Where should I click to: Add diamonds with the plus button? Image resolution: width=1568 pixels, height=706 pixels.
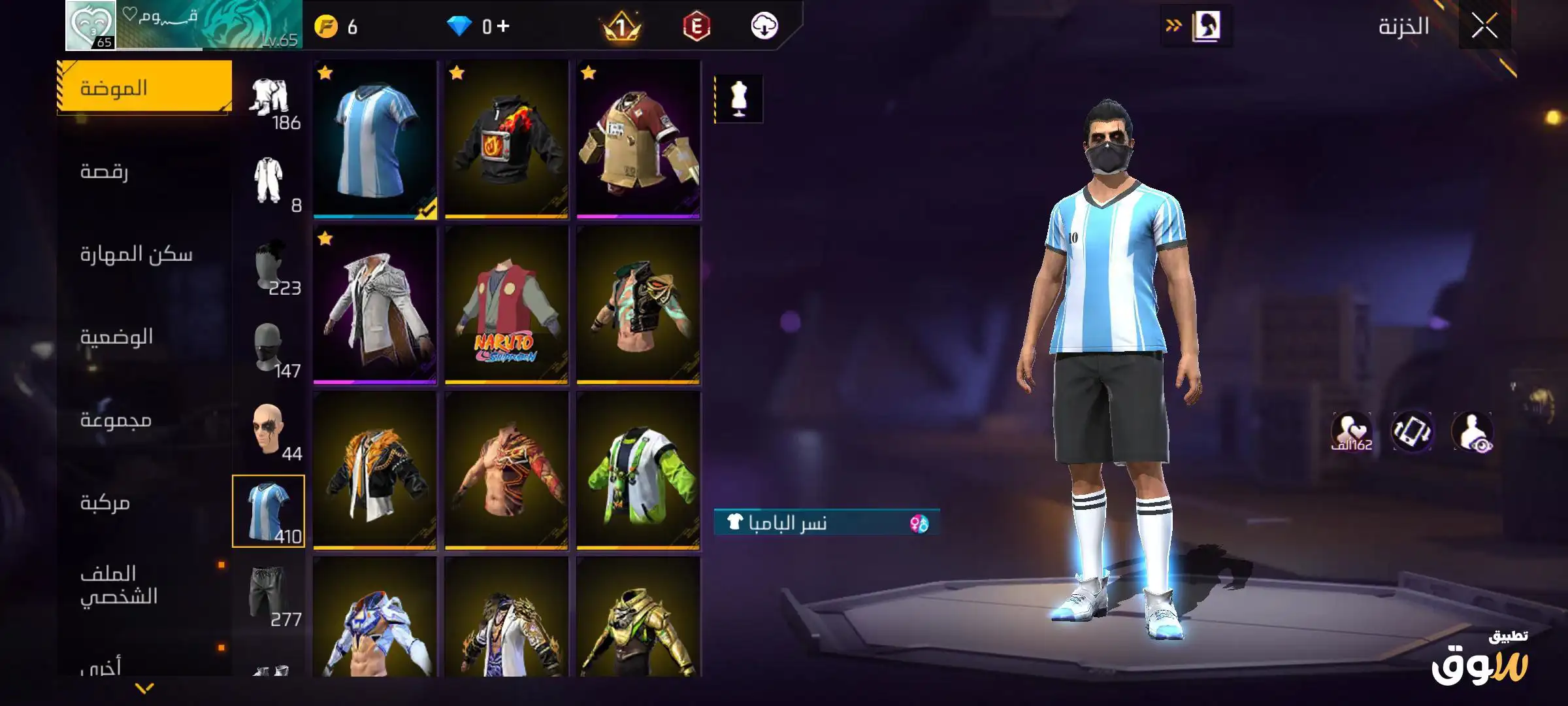502,26
